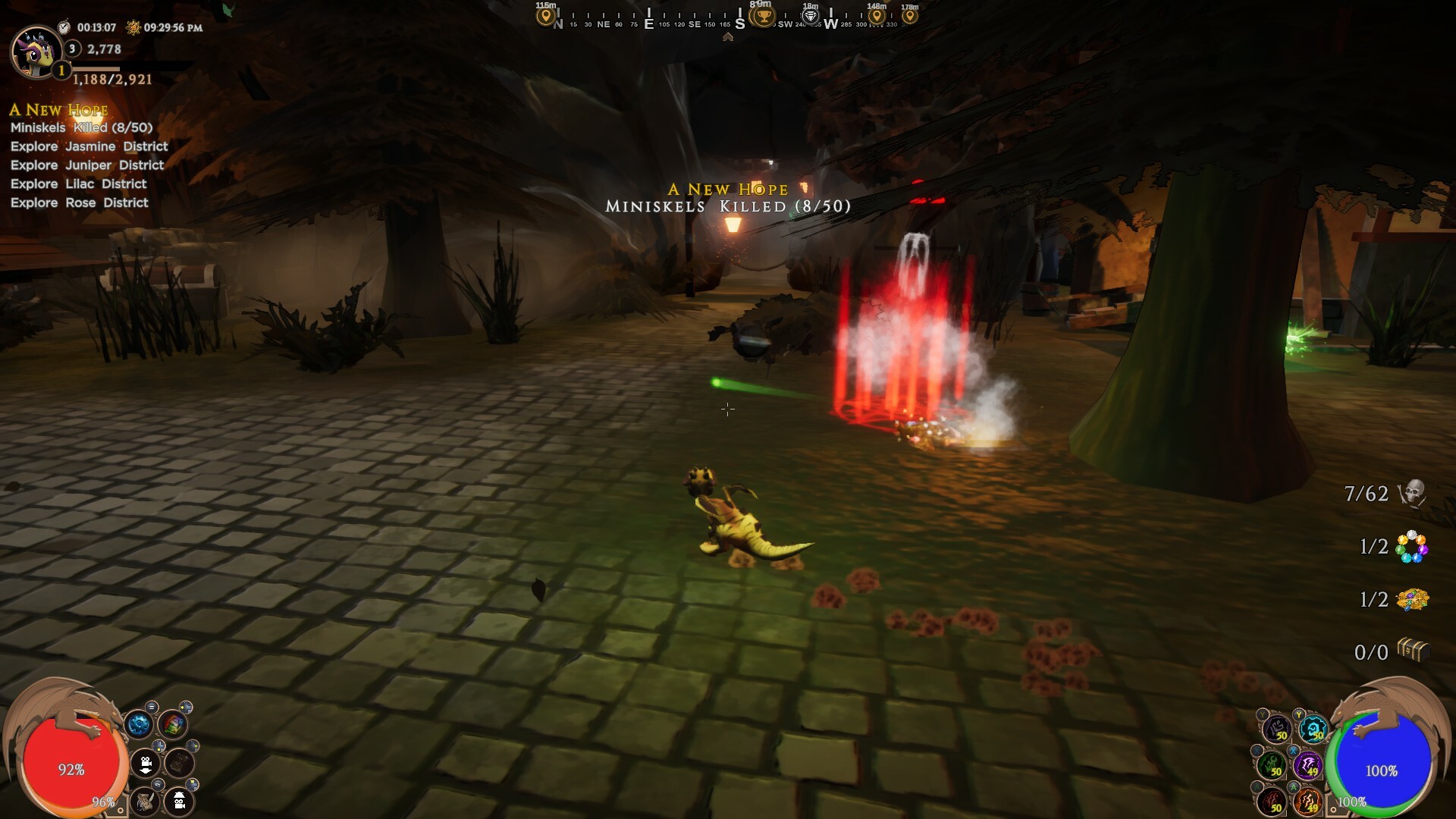Select the quest journal scroll-and-feather icon
This screenshot has height=819, width=1456.
tap(145, 802)
